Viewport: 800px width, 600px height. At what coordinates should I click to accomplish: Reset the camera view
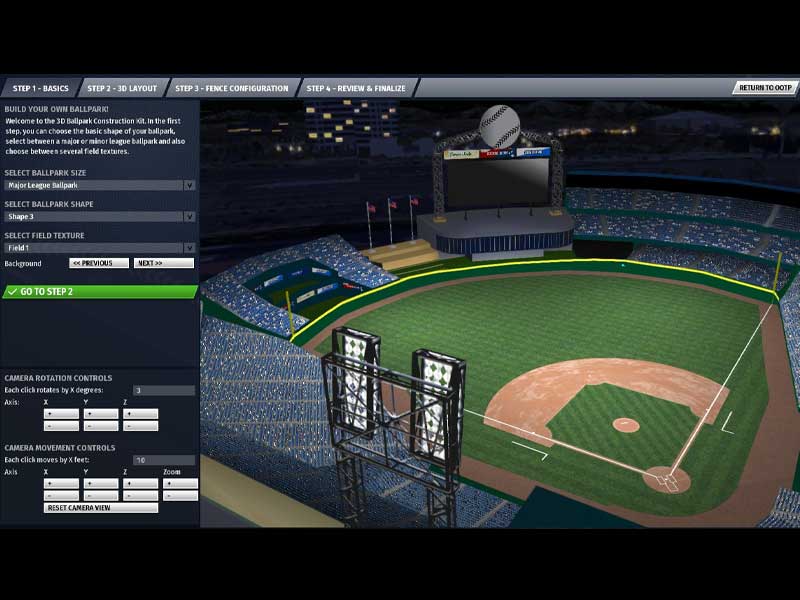point(101,508)
